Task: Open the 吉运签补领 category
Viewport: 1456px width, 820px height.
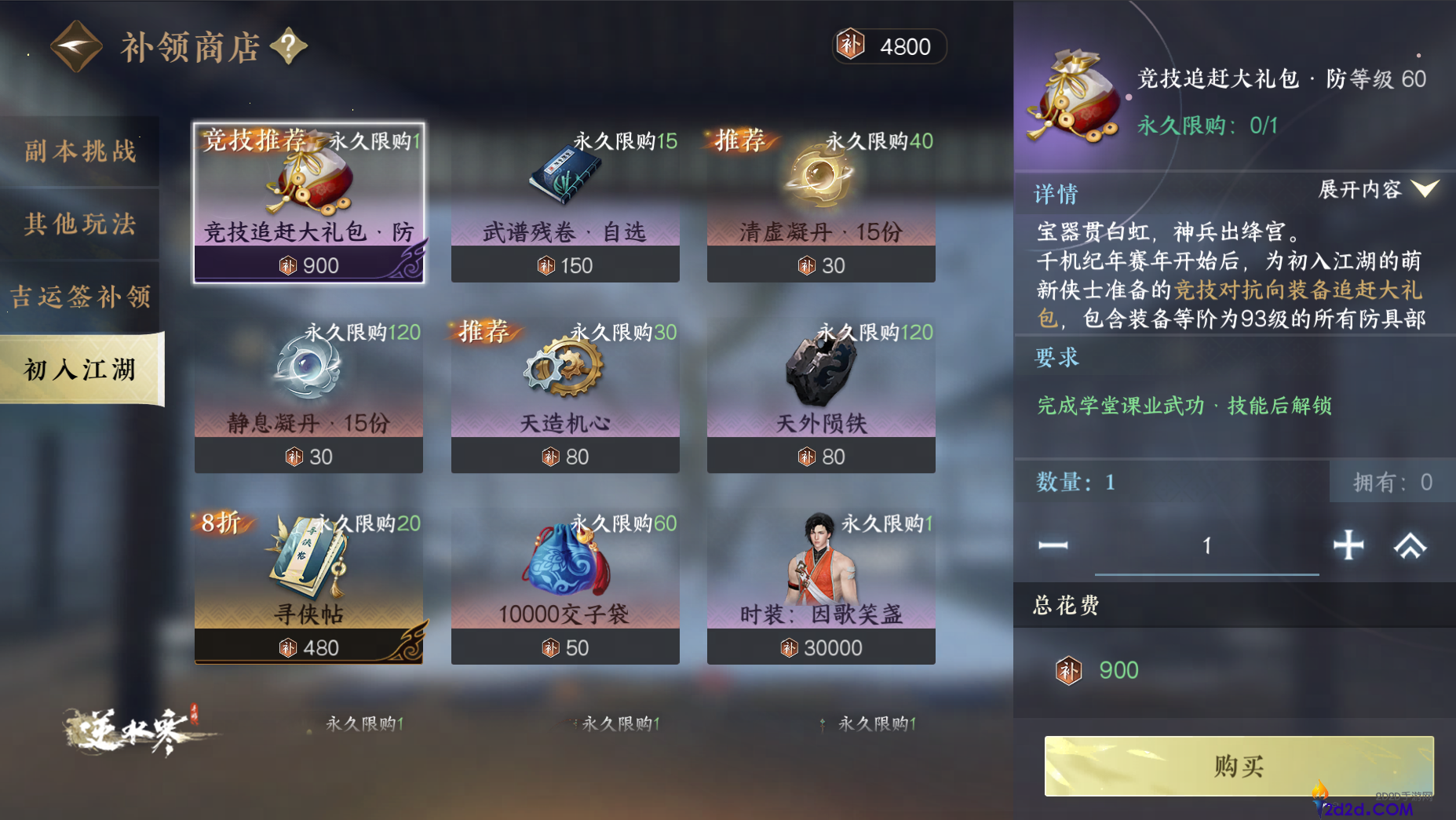Action: (x=79, y=297)
